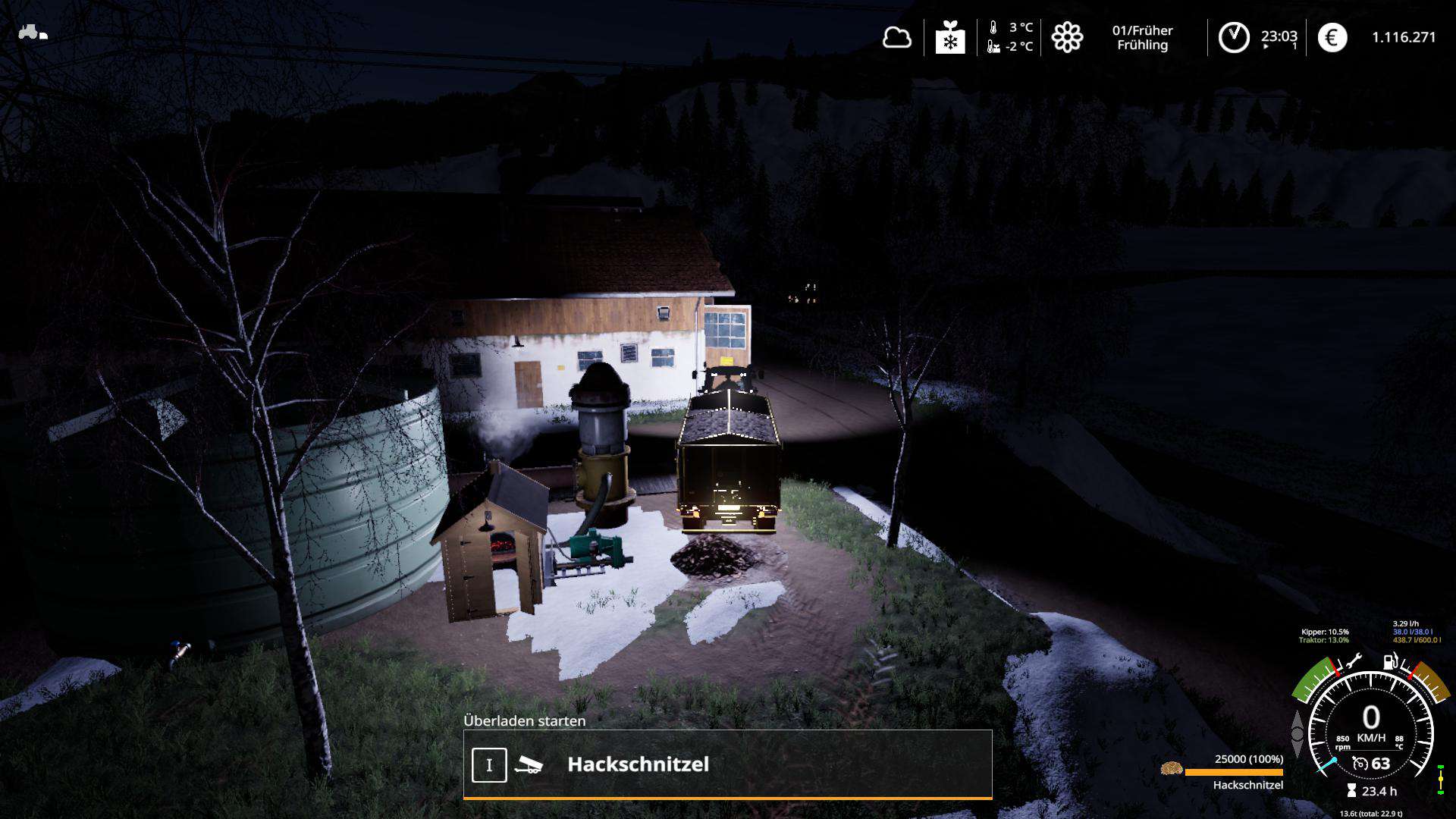Click the wood chips fill-level icon

coord(1172,768)
